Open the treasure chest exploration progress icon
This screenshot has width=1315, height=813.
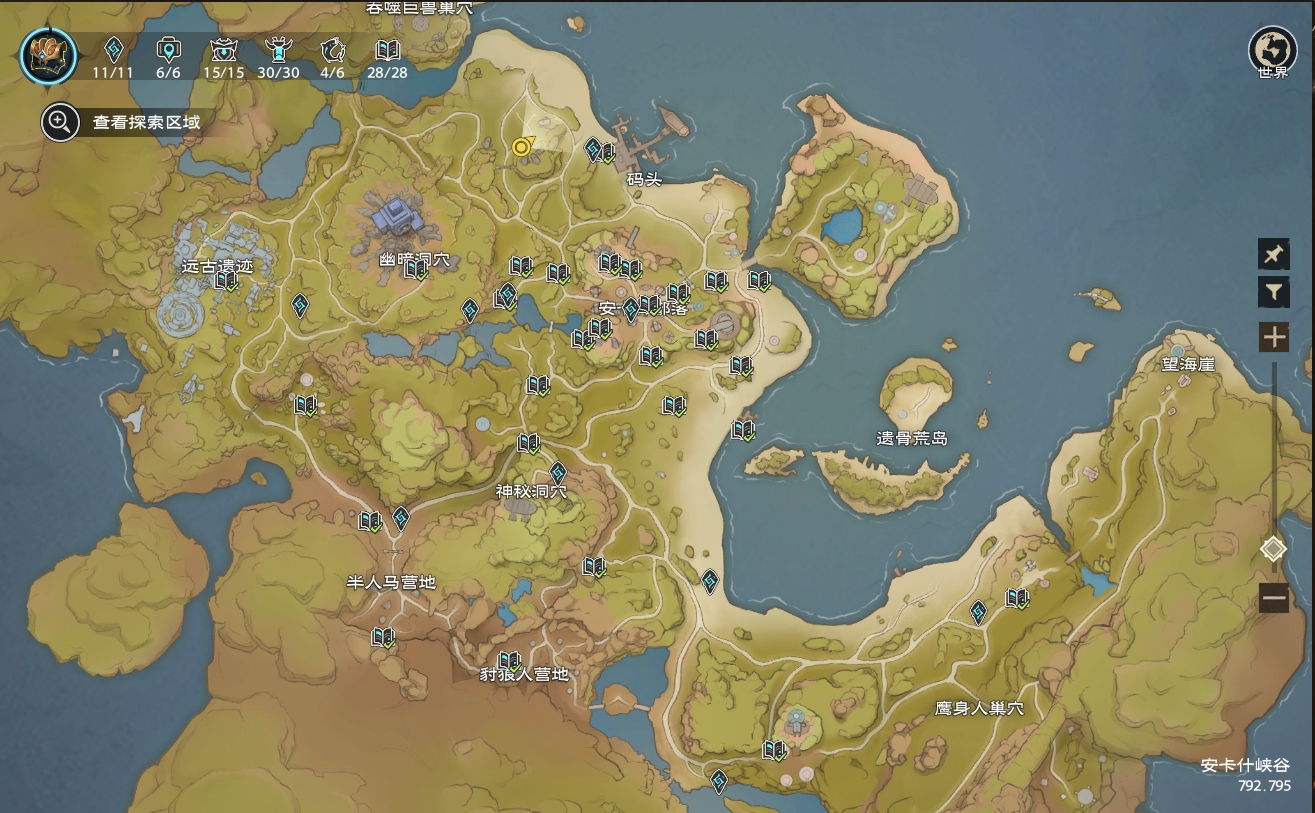point(48,55)
